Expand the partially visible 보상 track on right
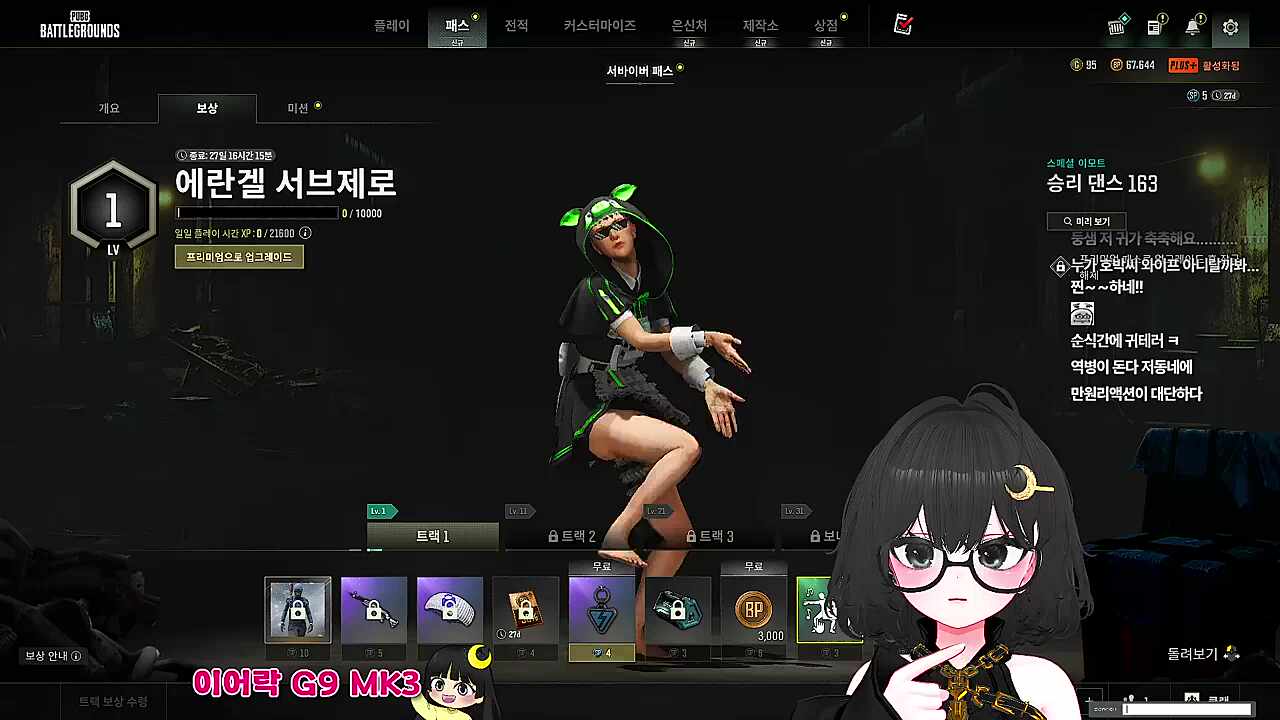This screenshot has height=720, width=1280. 825,536
